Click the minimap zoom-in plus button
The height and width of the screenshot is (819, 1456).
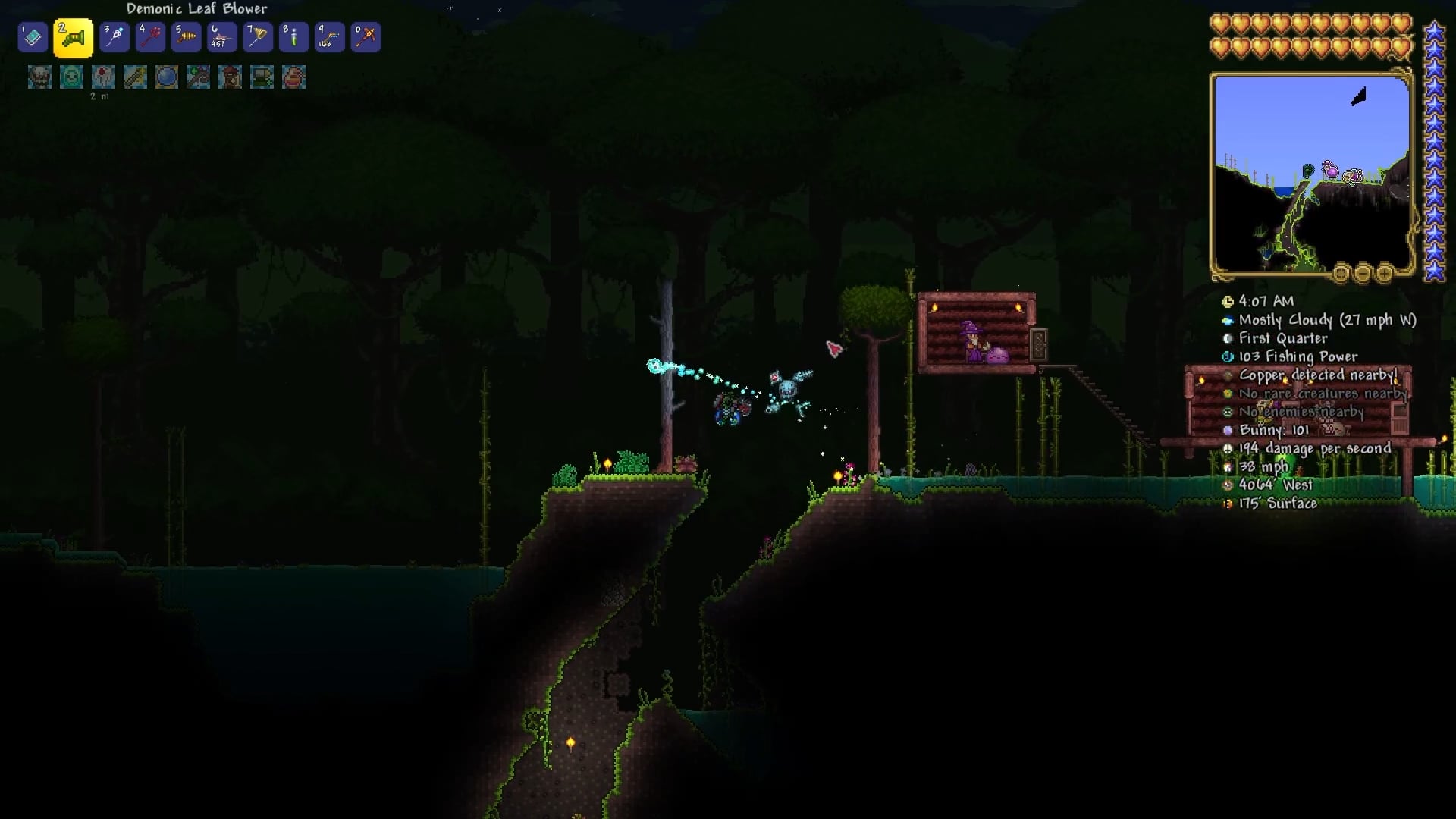[1384, 273]
